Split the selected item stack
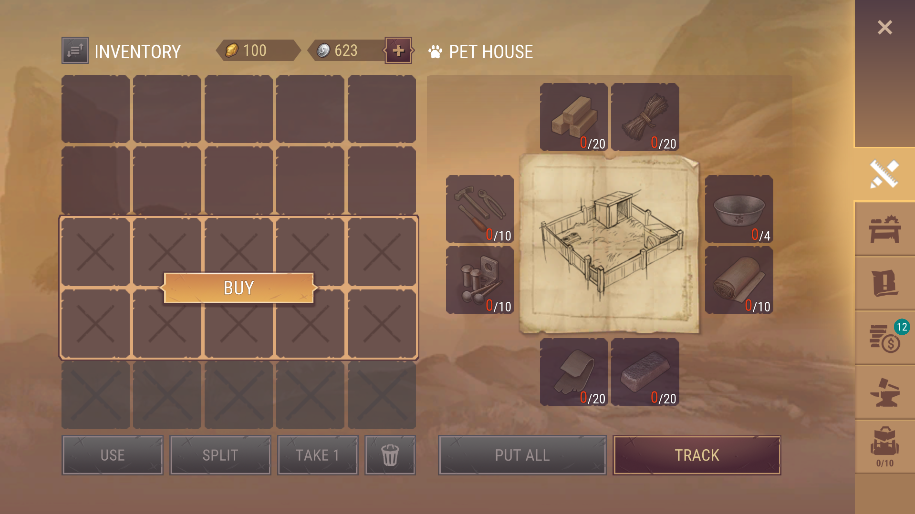915x514 pixels. [x=220, y=455]
